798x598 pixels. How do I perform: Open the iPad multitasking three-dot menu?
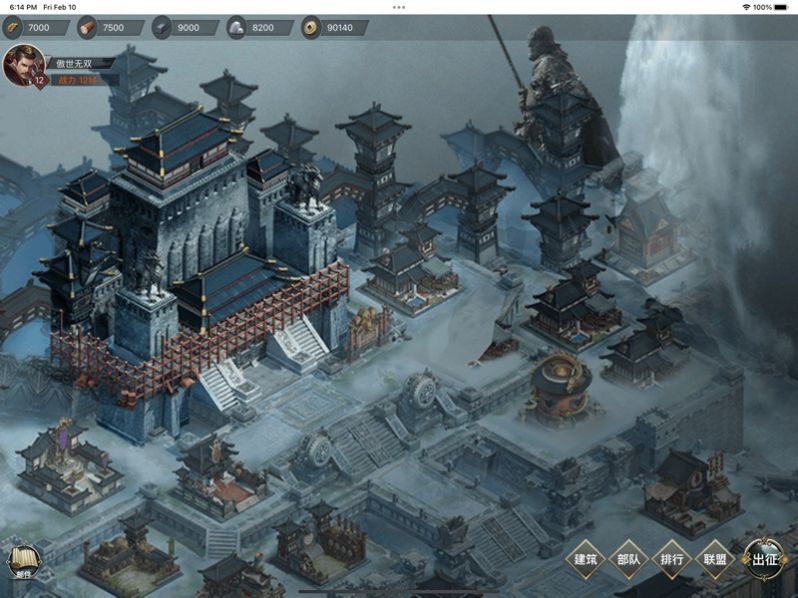pyautogui.click(x=399, y=7)
